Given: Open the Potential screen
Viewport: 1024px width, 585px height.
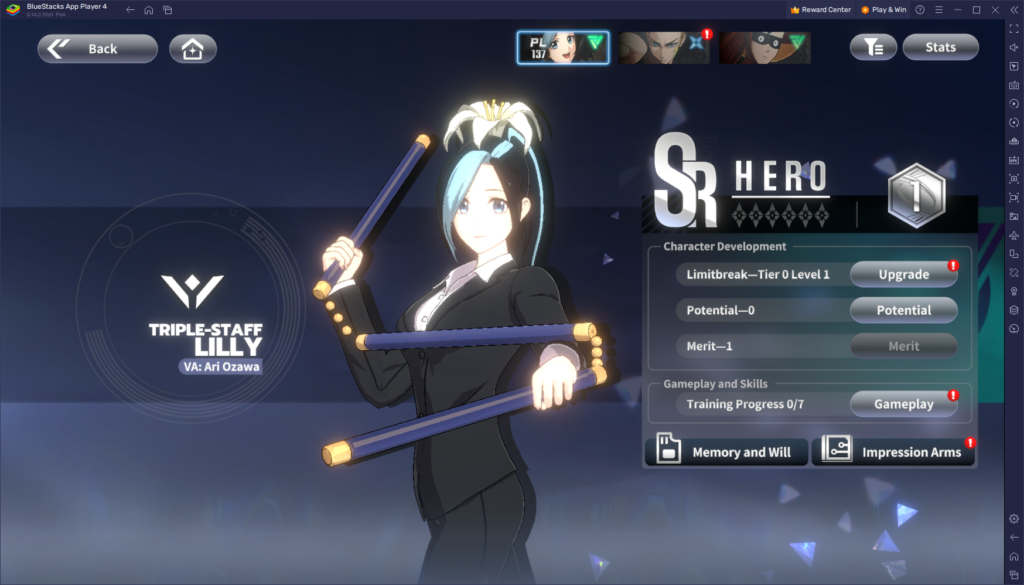Looking at the screenshot, I should [x=903, y=310].
